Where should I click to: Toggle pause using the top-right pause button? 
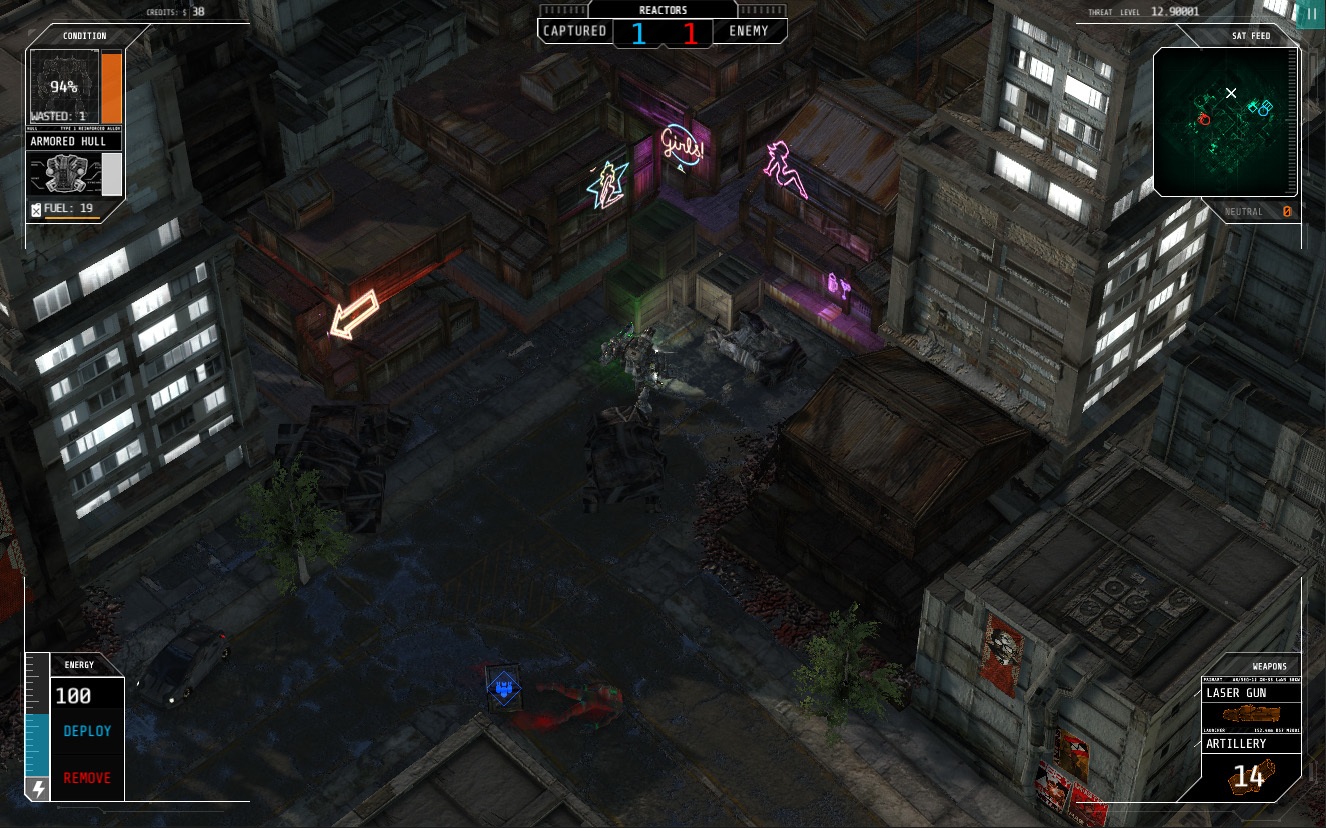pos(1310,14)
